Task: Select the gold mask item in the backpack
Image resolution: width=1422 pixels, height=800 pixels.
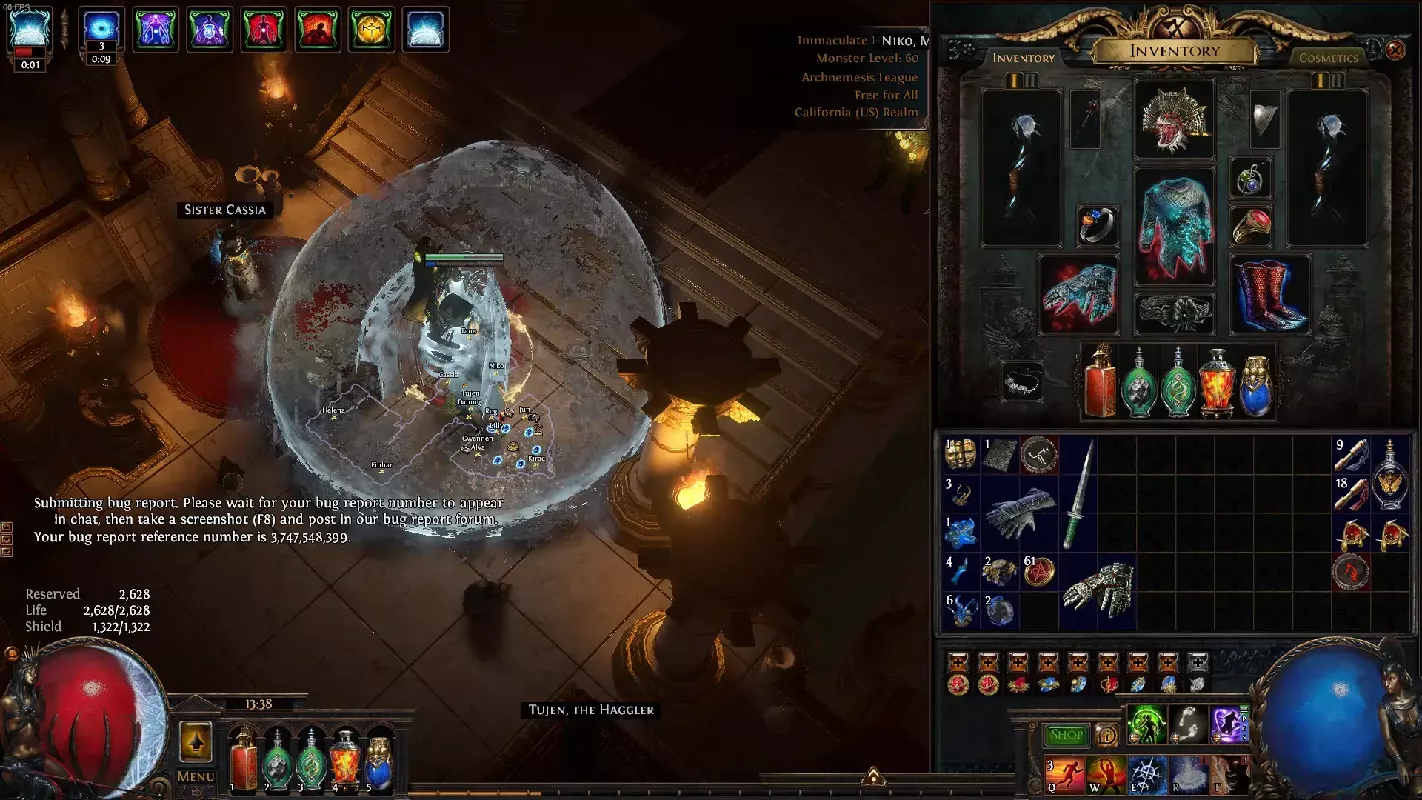Action: click(961, 455)
